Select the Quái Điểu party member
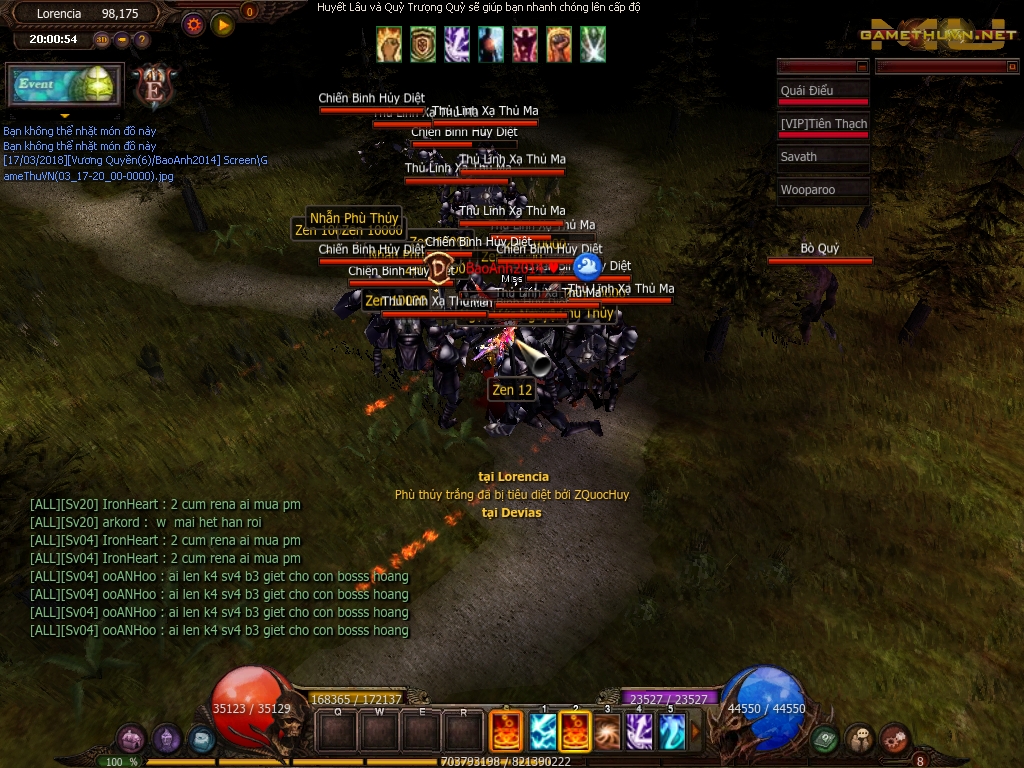This screenshot has height=768, width=1024. [823, 91]
